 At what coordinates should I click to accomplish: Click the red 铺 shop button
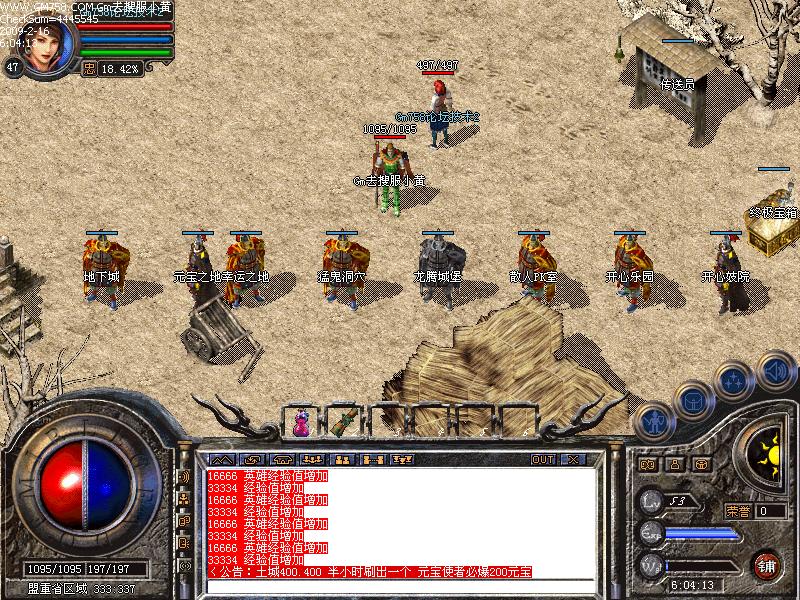click(767, 564)
